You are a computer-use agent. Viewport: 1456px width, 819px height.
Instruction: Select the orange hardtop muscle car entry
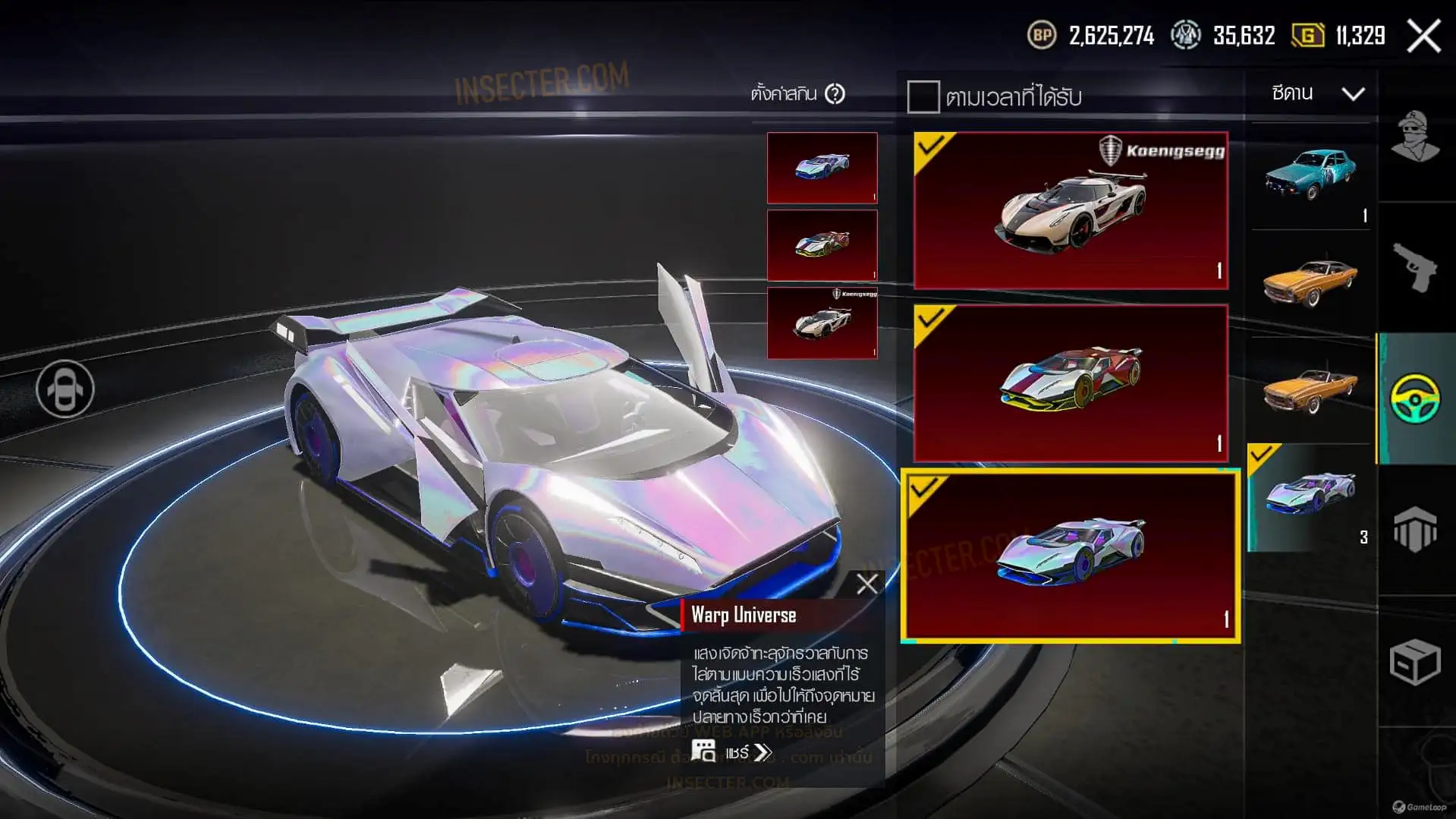click(1311, 283)
